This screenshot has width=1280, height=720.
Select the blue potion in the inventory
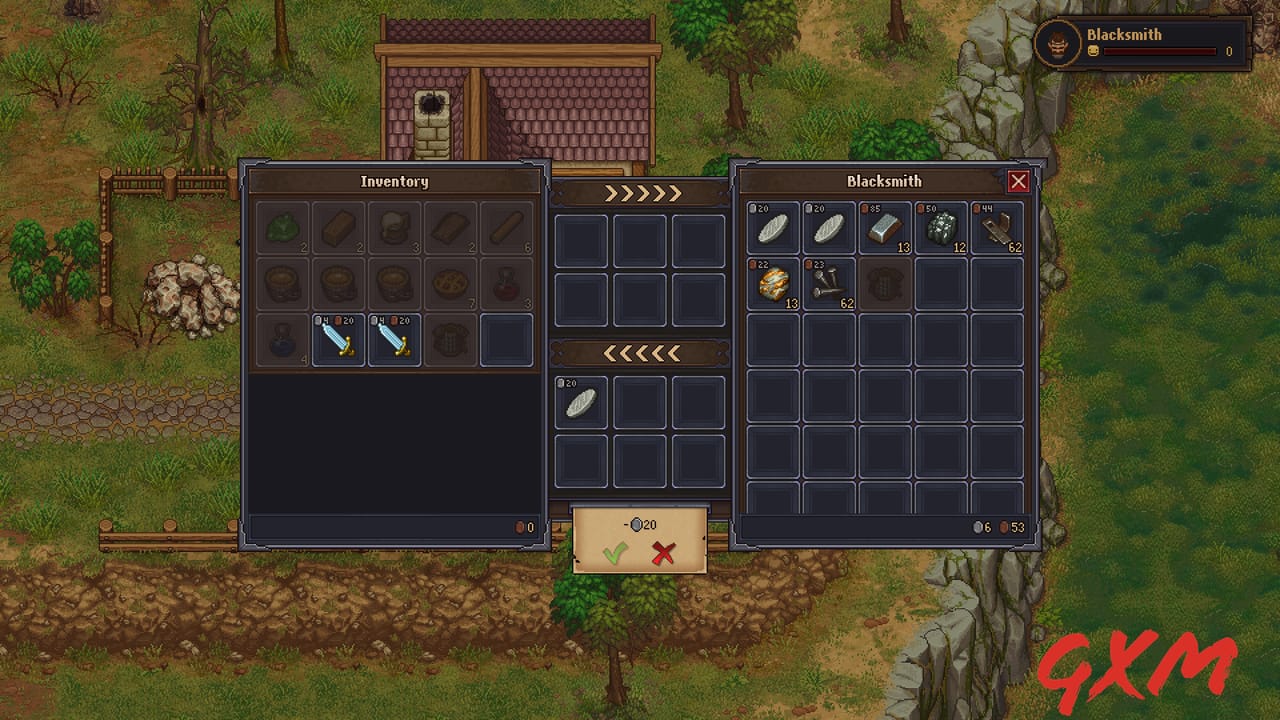[x=282, y=339]
